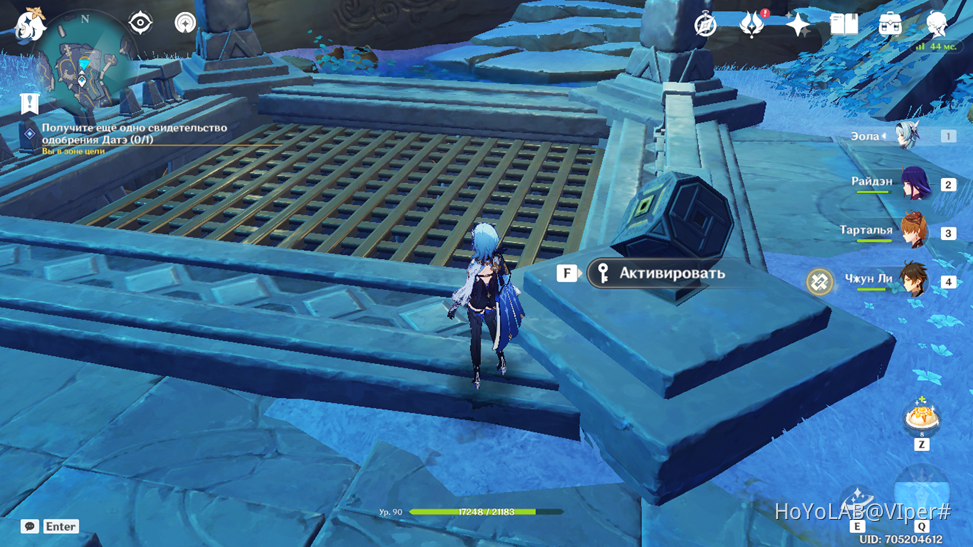Switch to party member Райдэн
This screenshot has height=547, width=973.
914,184
